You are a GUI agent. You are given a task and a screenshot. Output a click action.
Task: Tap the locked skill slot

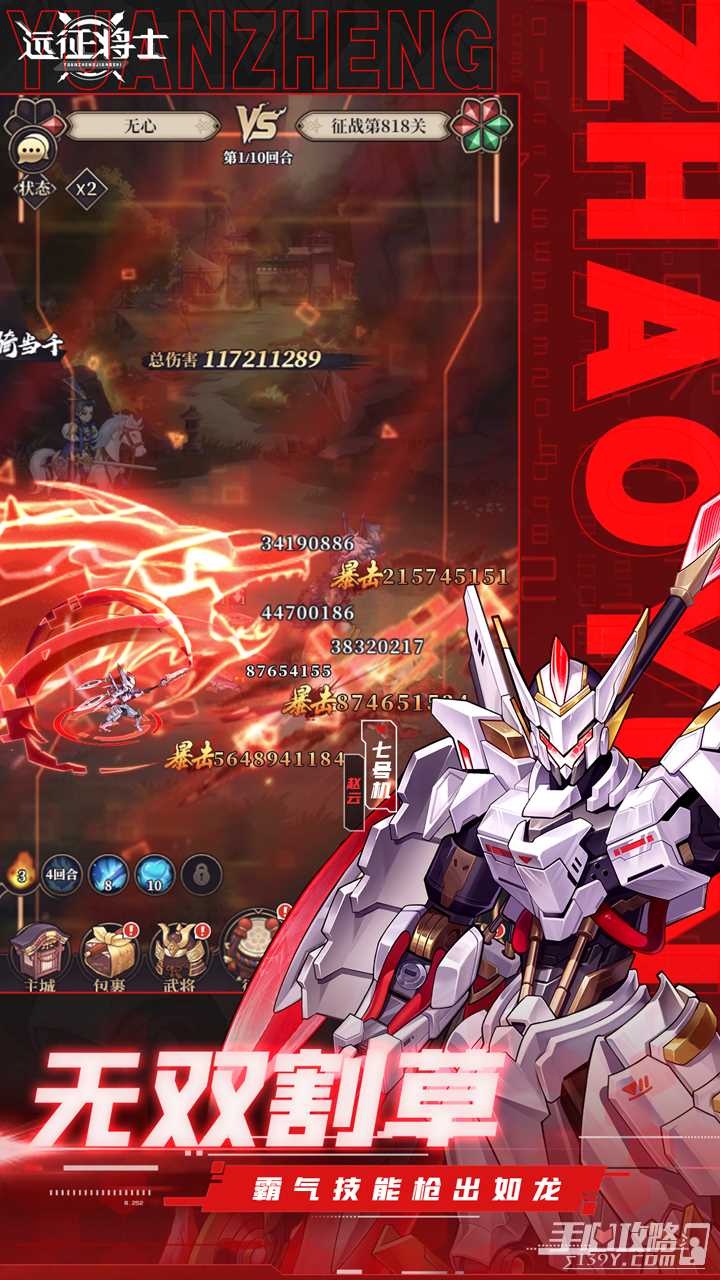(x=200, y=873)
